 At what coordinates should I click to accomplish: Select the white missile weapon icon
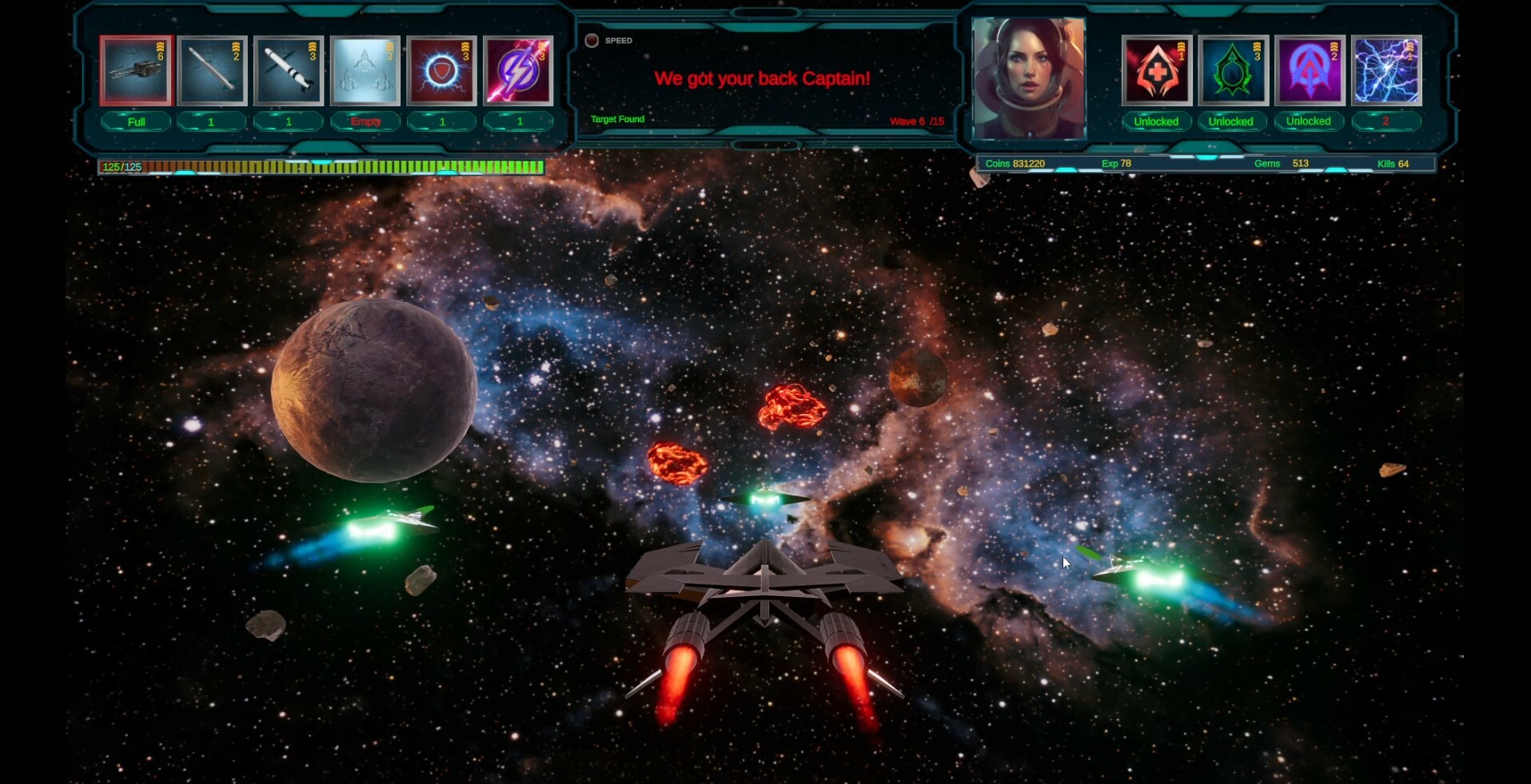[212, 70]
